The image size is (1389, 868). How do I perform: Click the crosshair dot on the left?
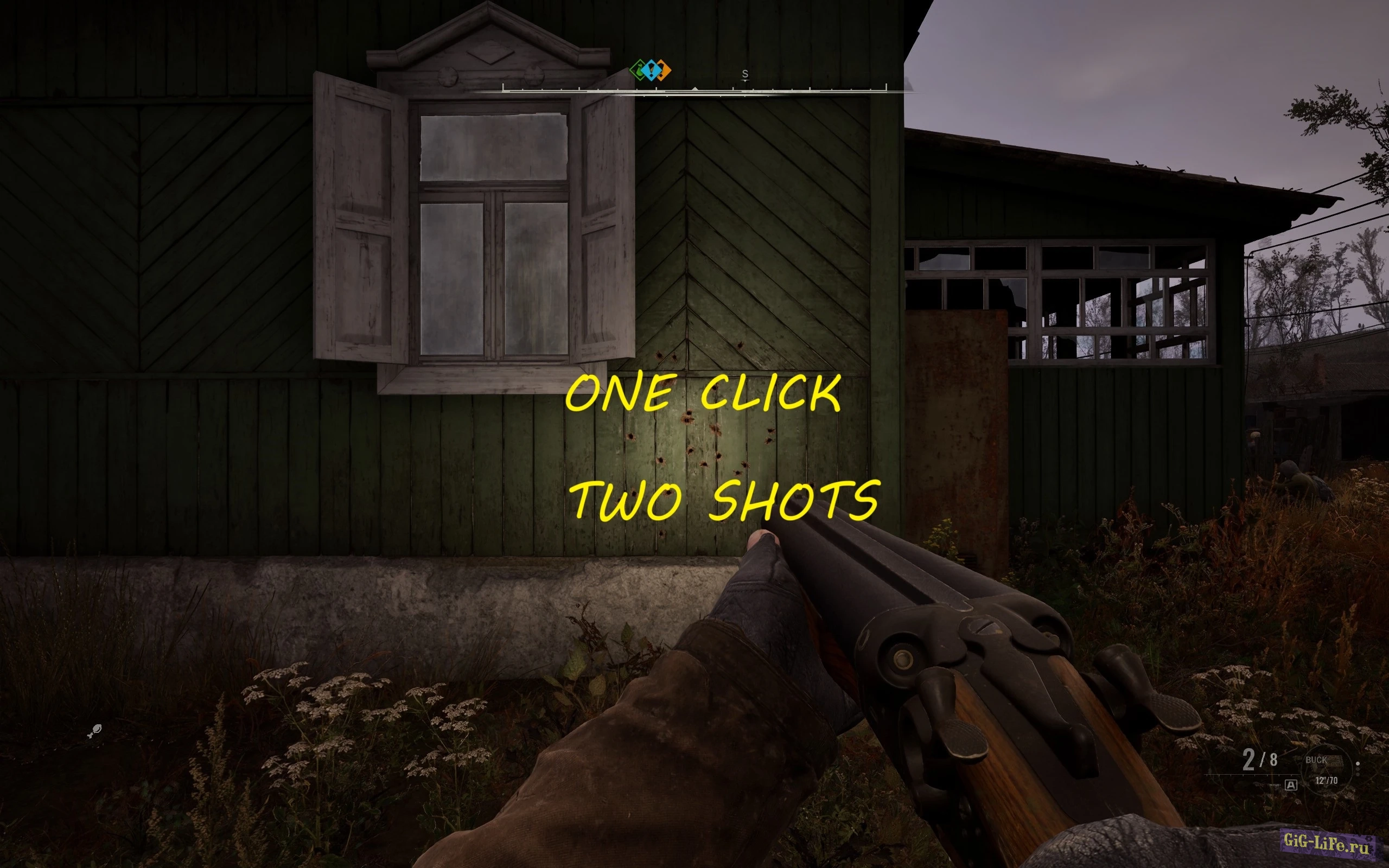(95, 731)
